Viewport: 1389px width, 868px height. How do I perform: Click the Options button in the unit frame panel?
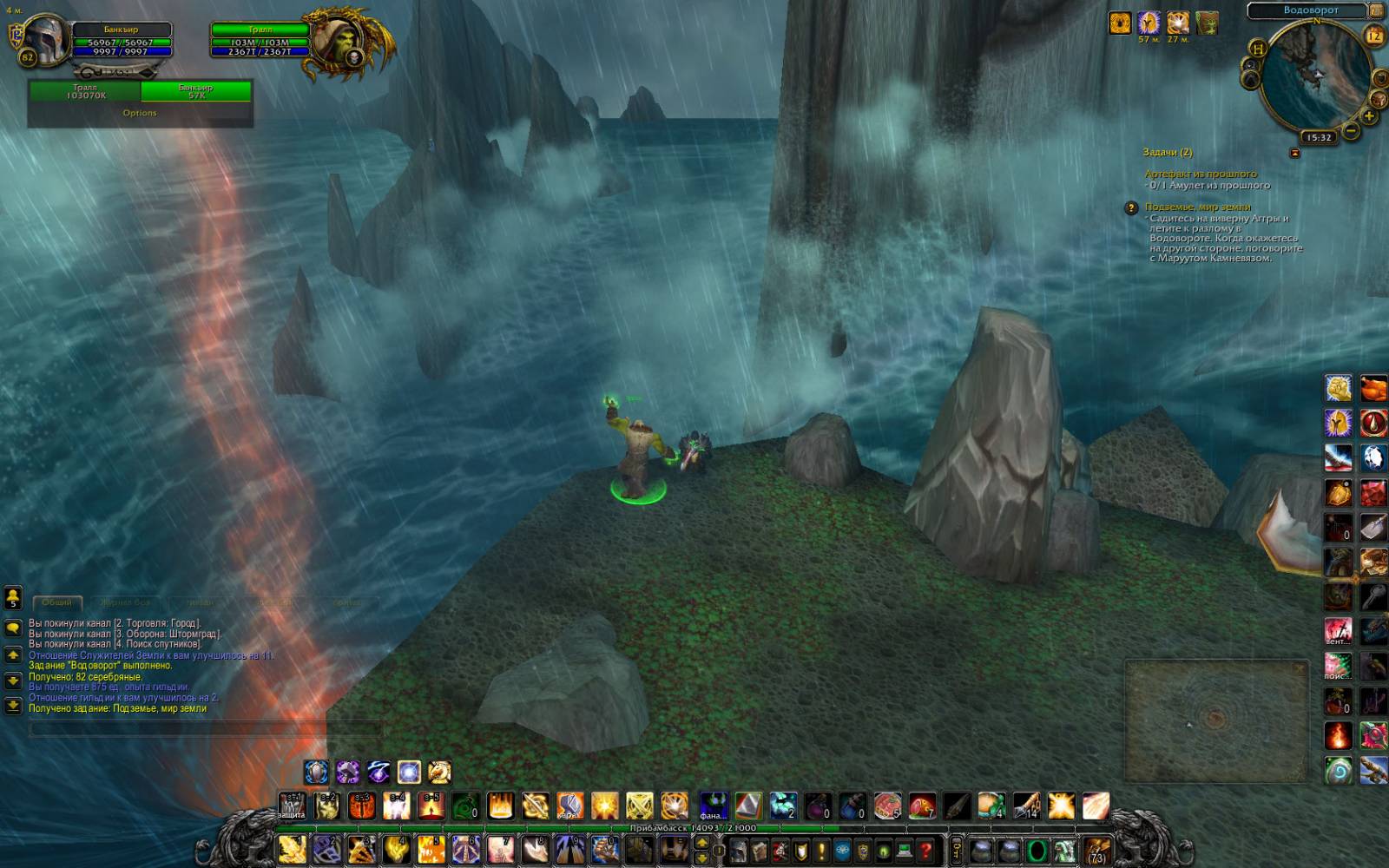pyautogui.click(x=140, y=113)
